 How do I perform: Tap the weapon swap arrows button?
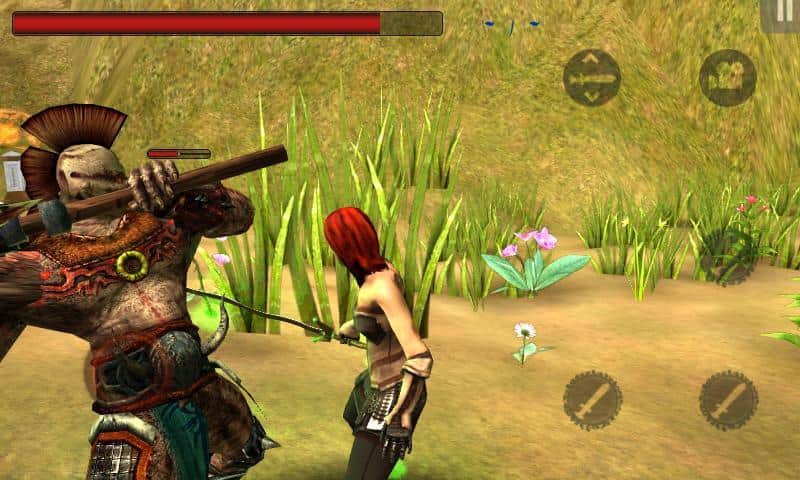[x=591, y=78]
